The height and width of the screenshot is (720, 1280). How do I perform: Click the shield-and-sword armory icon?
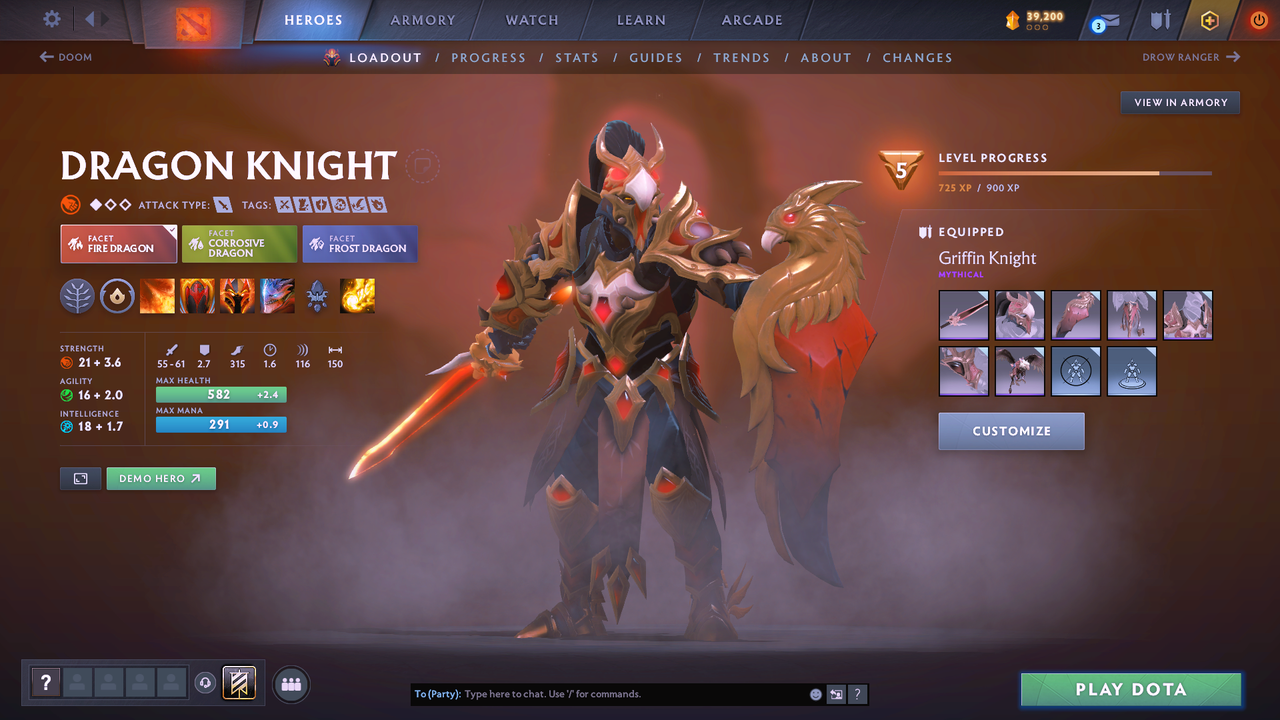click(x=1162, y=19)
